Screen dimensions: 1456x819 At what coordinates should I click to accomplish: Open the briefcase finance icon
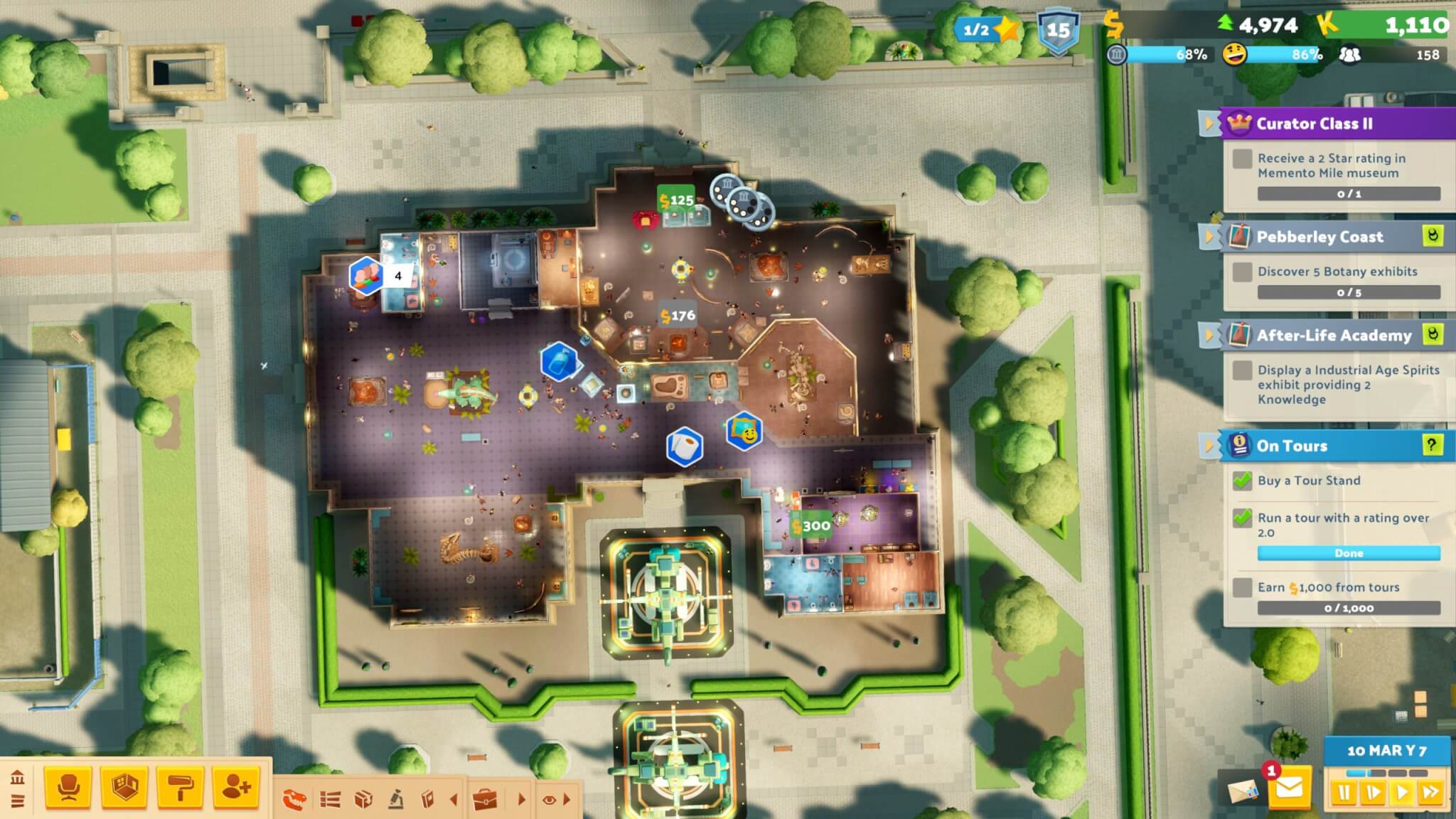486,800
